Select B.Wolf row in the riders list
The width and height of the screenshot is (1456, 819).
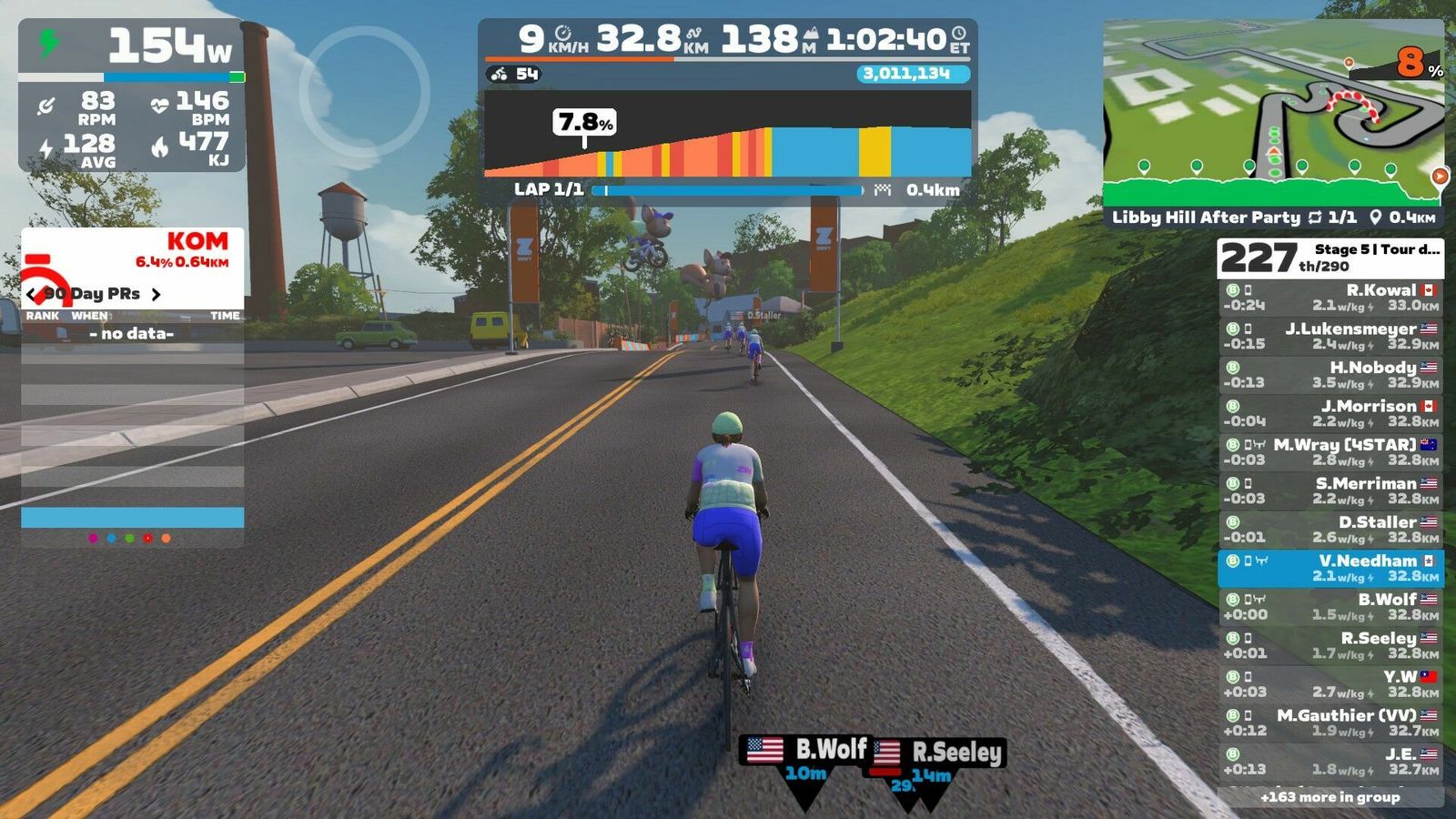(x=1330, y=606)
